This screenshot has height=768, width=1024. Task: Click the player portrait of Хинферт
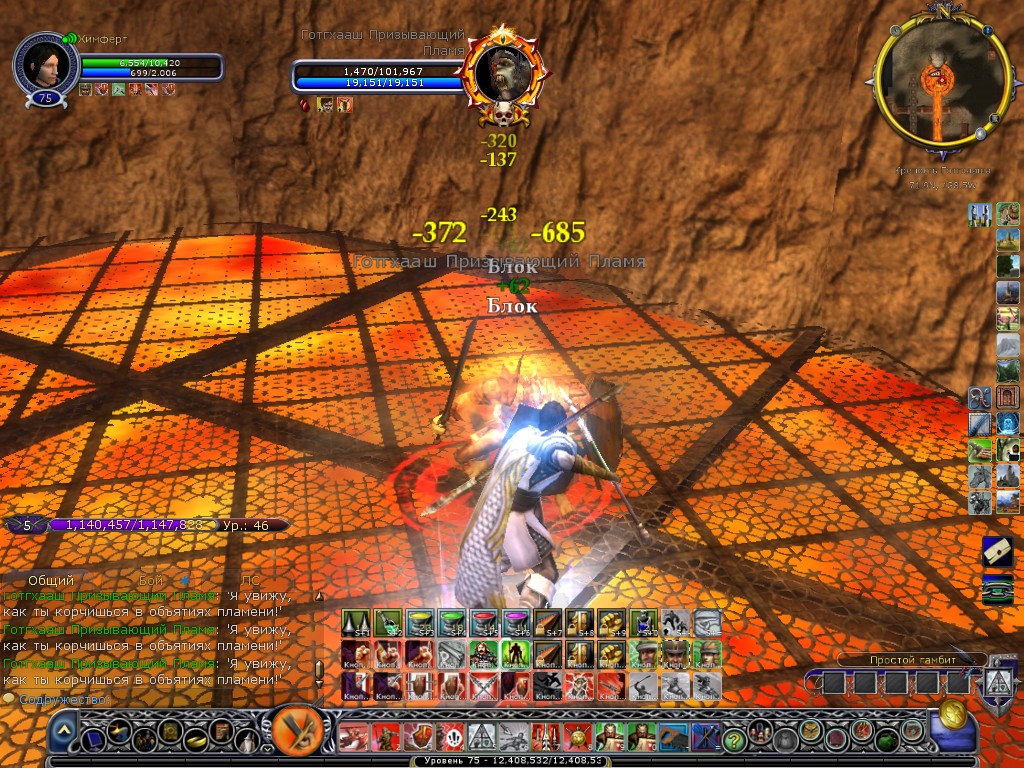click(x=45, y=66)
